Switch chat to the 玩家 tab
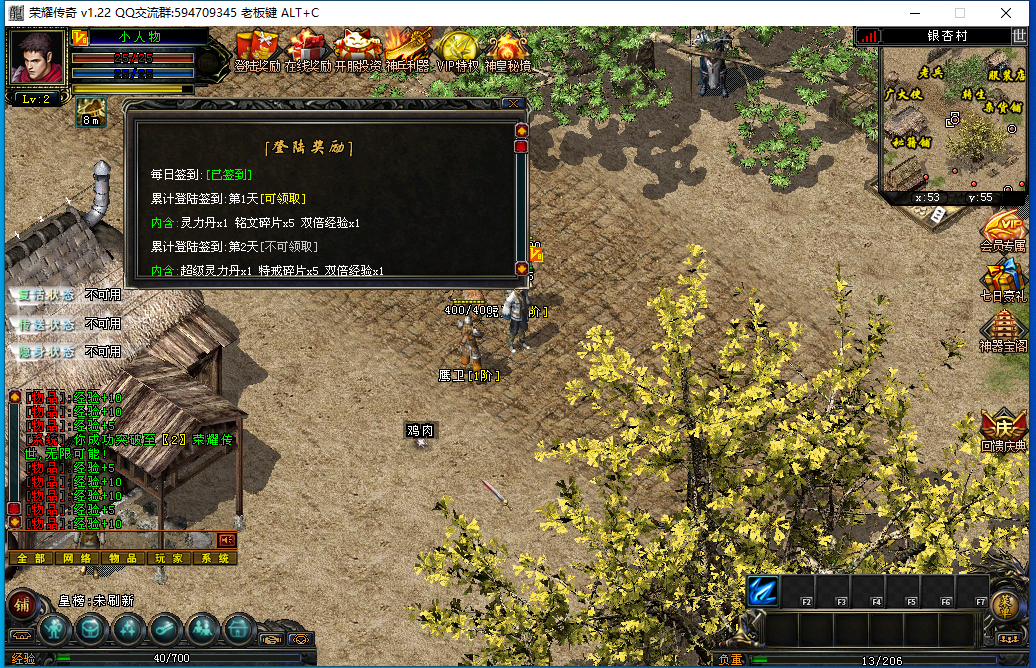Image resolution: width=1036 pixels, height=668 pixels. [169, 558]
